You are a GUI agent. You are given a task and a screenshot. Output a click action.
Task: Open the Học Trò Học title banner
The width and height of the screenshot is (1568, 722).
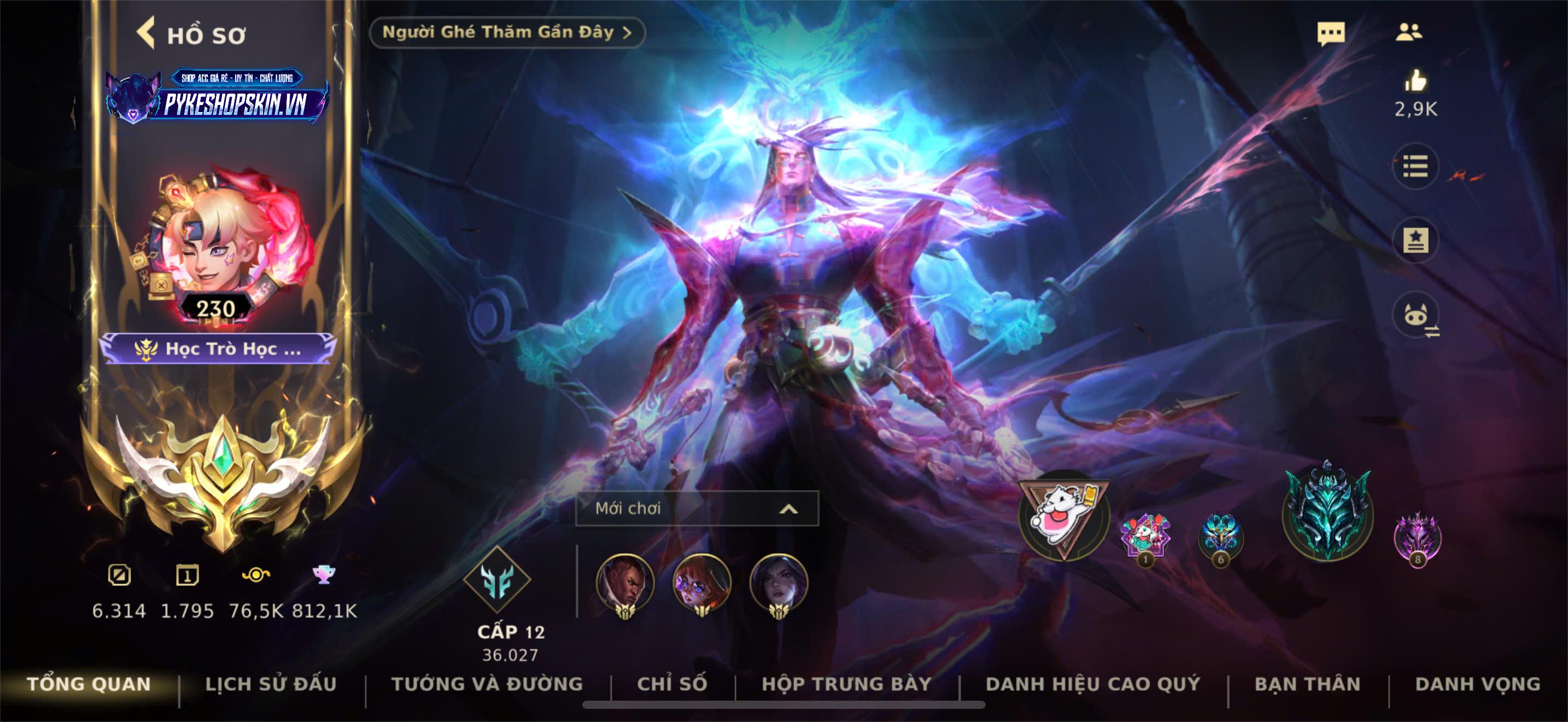point(219,349)
